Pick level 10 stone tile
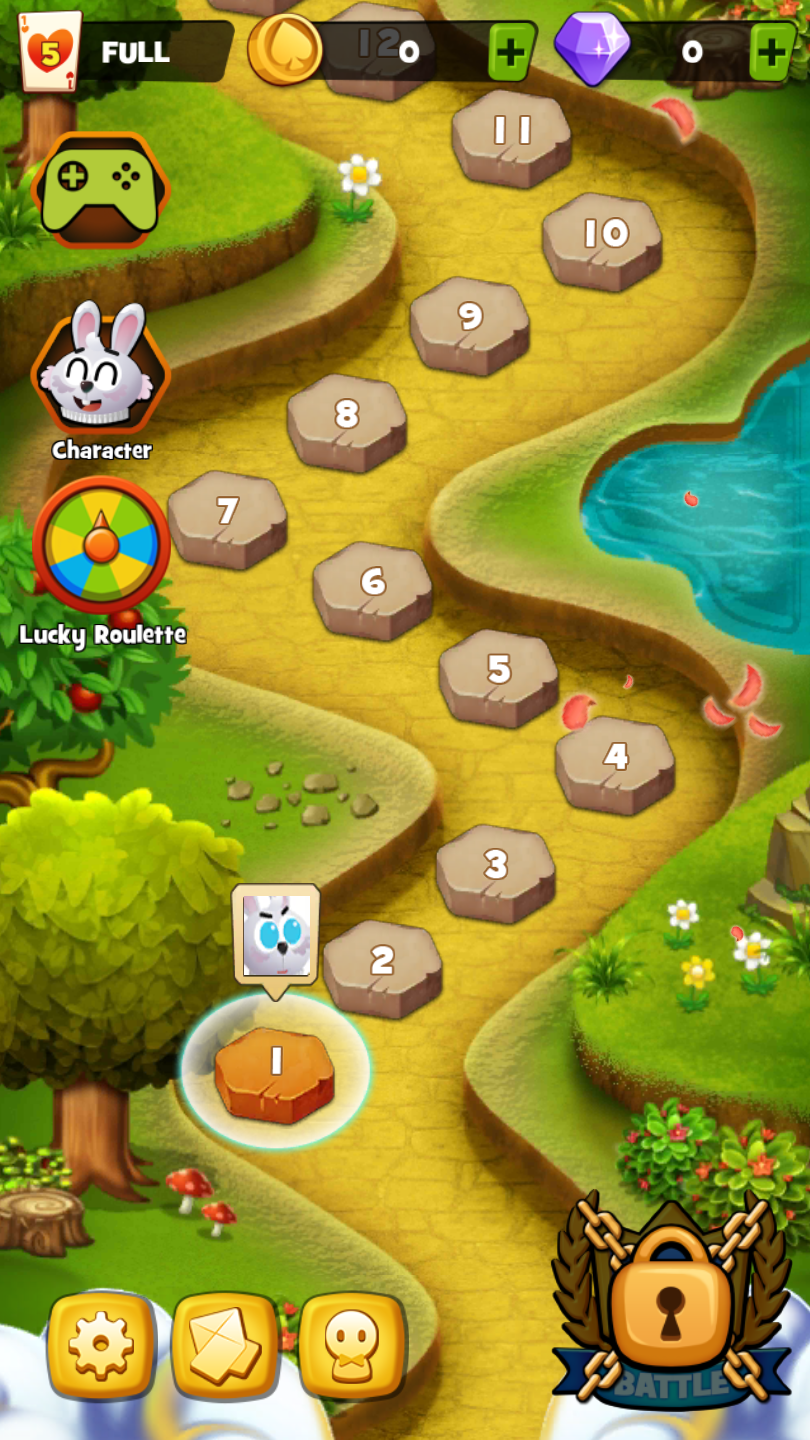This screenshot has height=1440, width=810. 603,238
